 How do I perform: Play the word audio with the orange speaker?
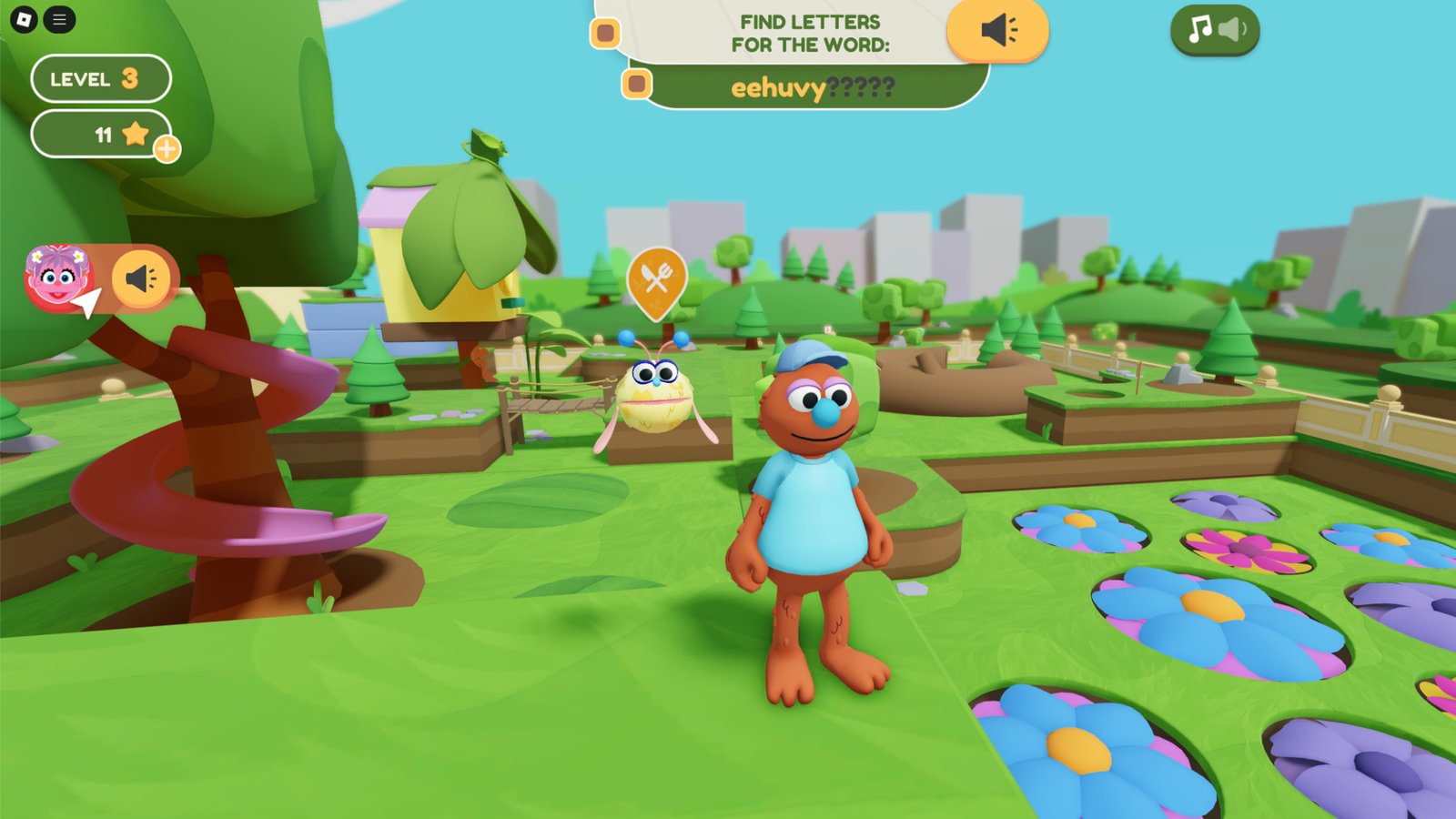click(x=998, y=31)
